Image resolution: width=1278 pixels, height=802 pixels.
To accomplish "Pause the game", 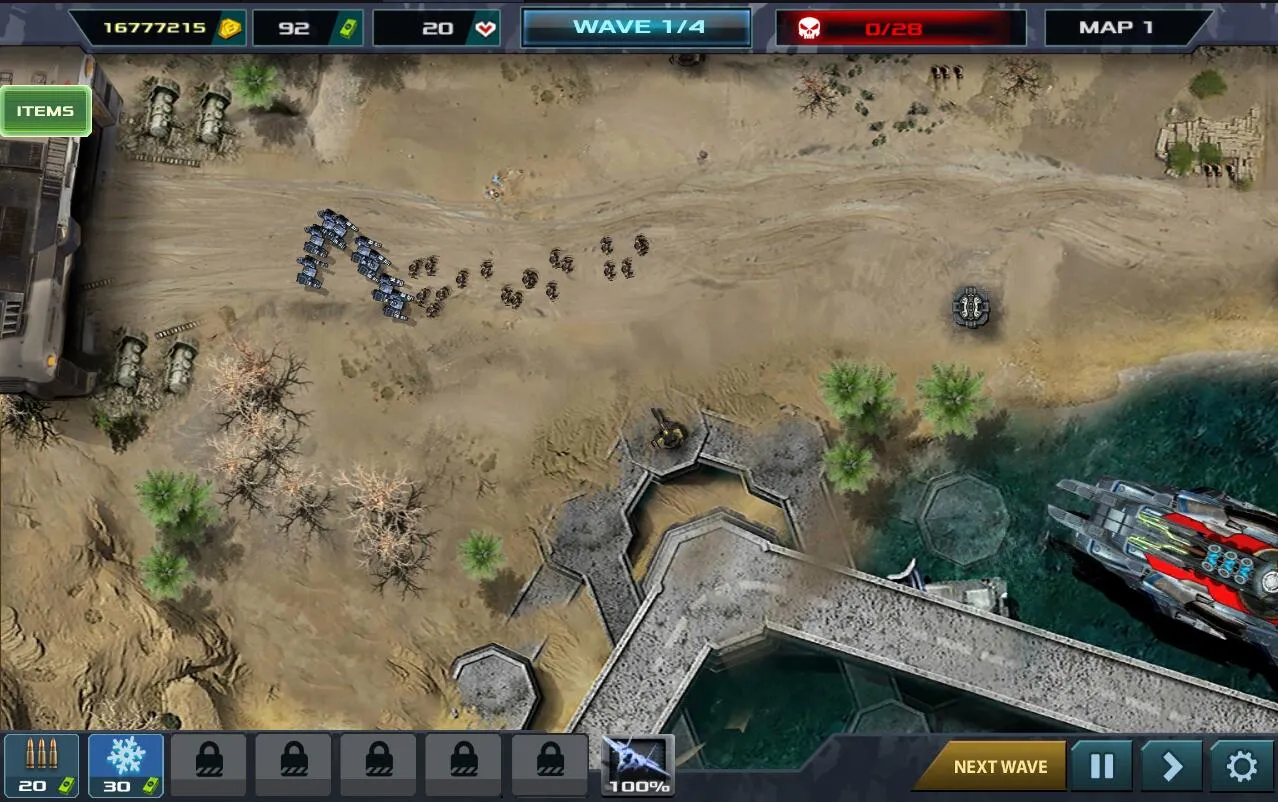I will [x=1101, y=767].
